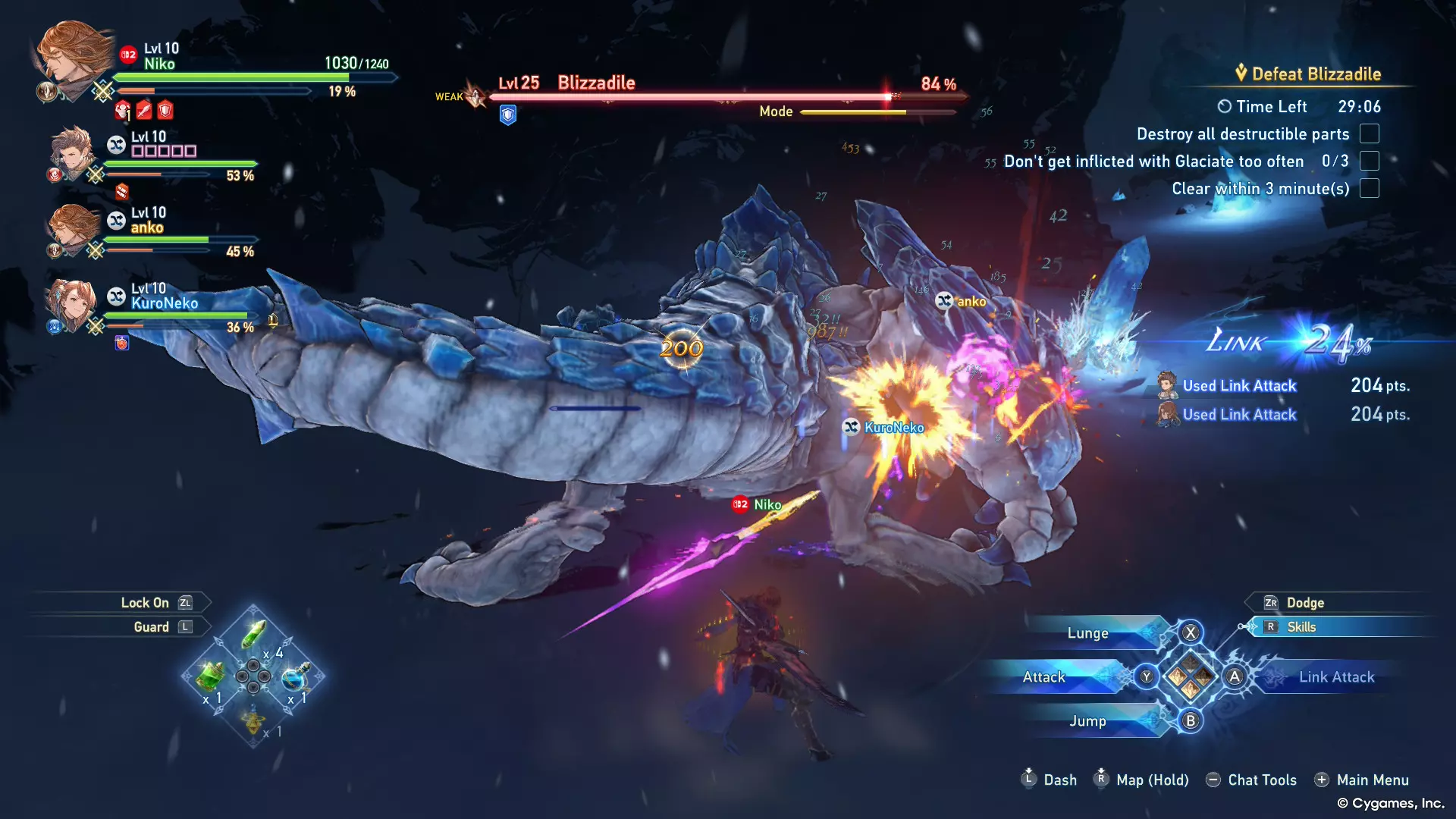Use the green potion item slot
Viewport: 1456px width, 819px height.
tap(211, 676)
